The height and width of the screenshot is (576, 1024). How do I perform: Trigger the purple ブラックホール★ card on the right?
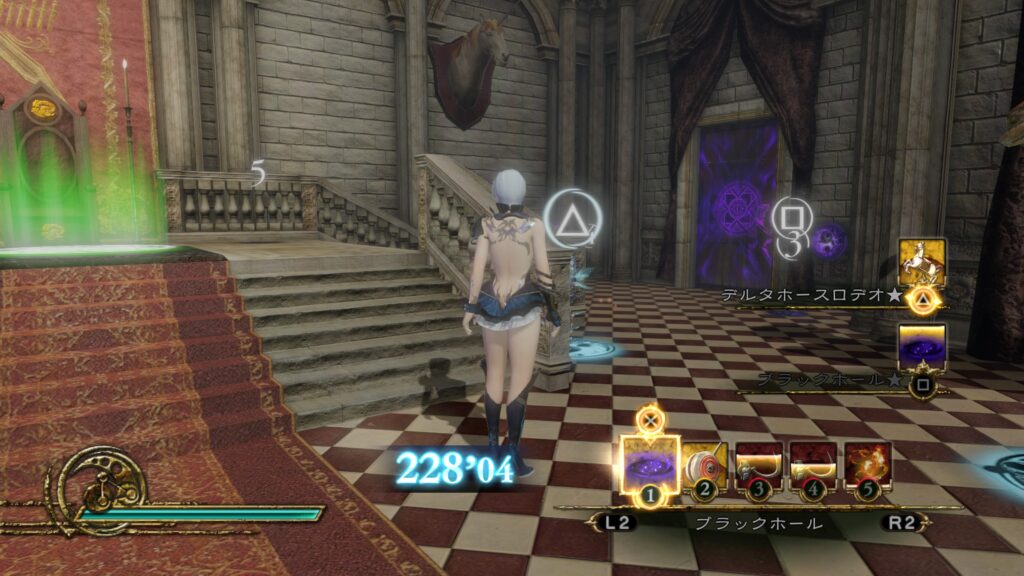pyautogui.click(x=922, y=347)
